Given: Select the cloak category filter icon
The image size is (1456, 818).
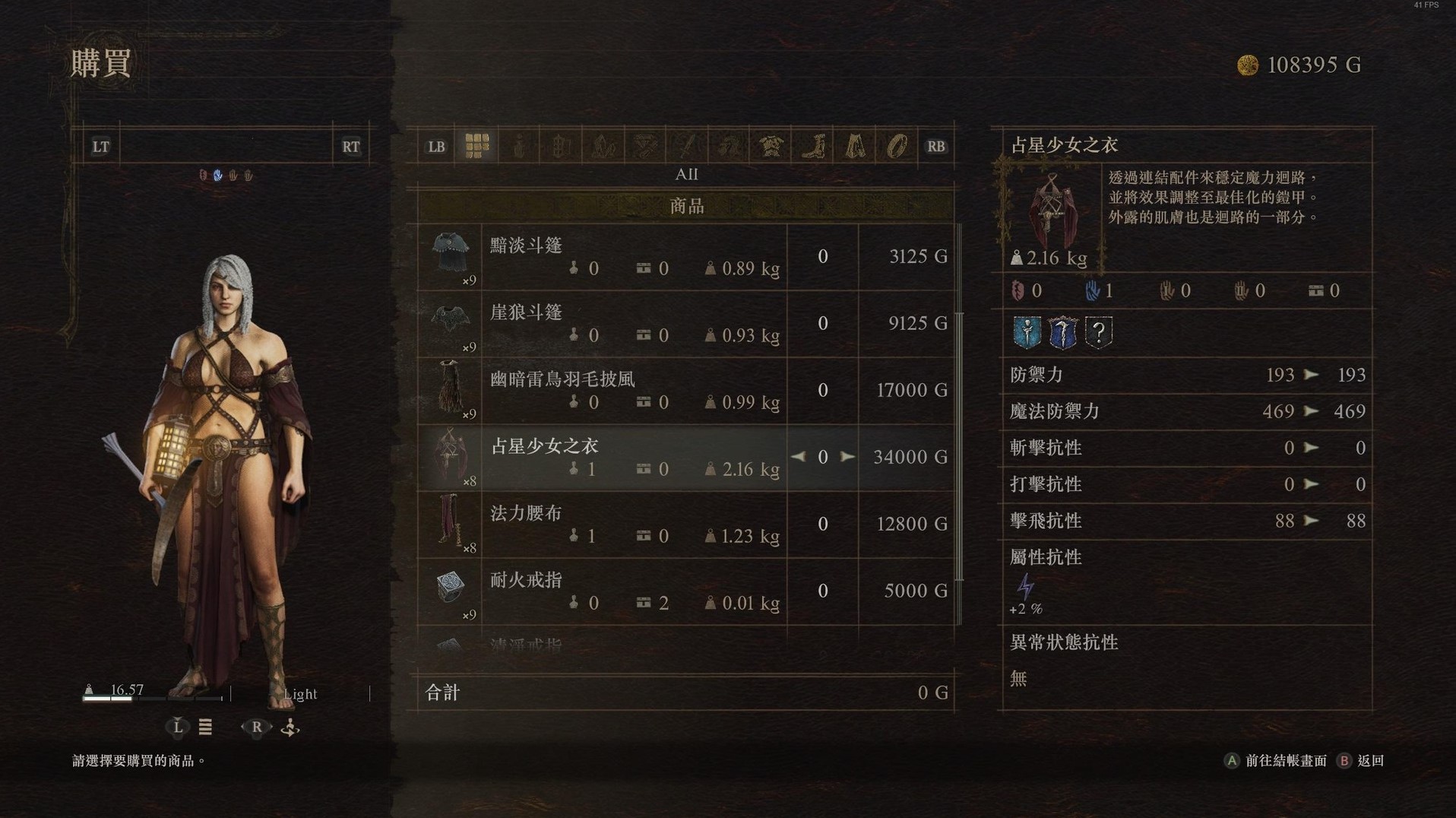Looking at the screenshot, I should point(854,146).
